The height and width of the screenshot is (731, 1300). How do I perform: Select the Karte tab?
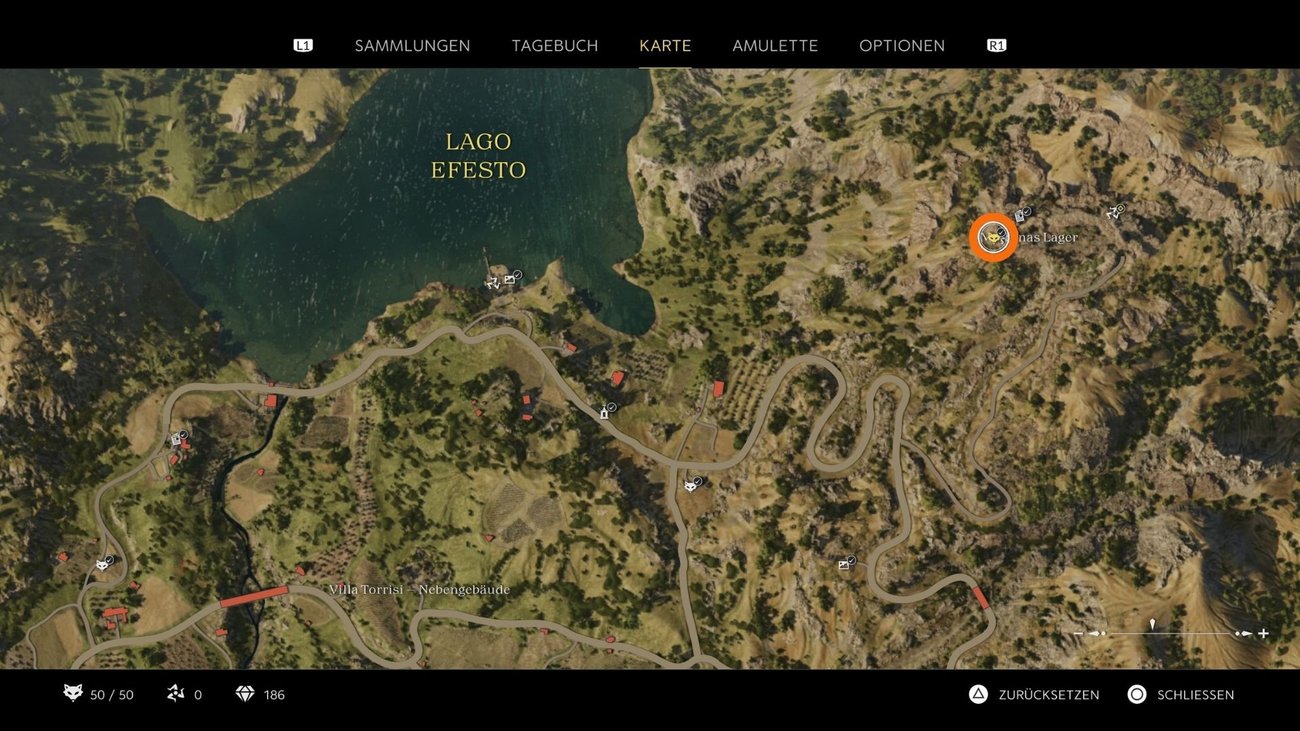pos(665,46)
